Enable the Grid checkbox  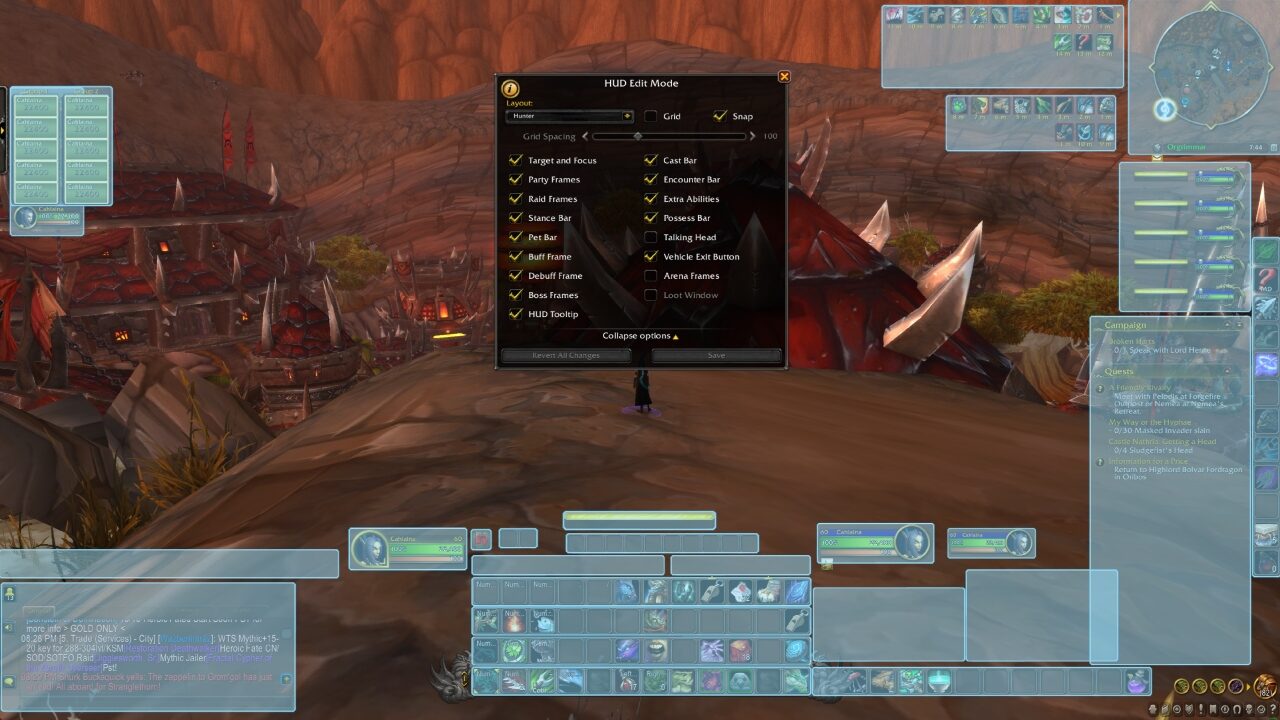coord(651,116)
